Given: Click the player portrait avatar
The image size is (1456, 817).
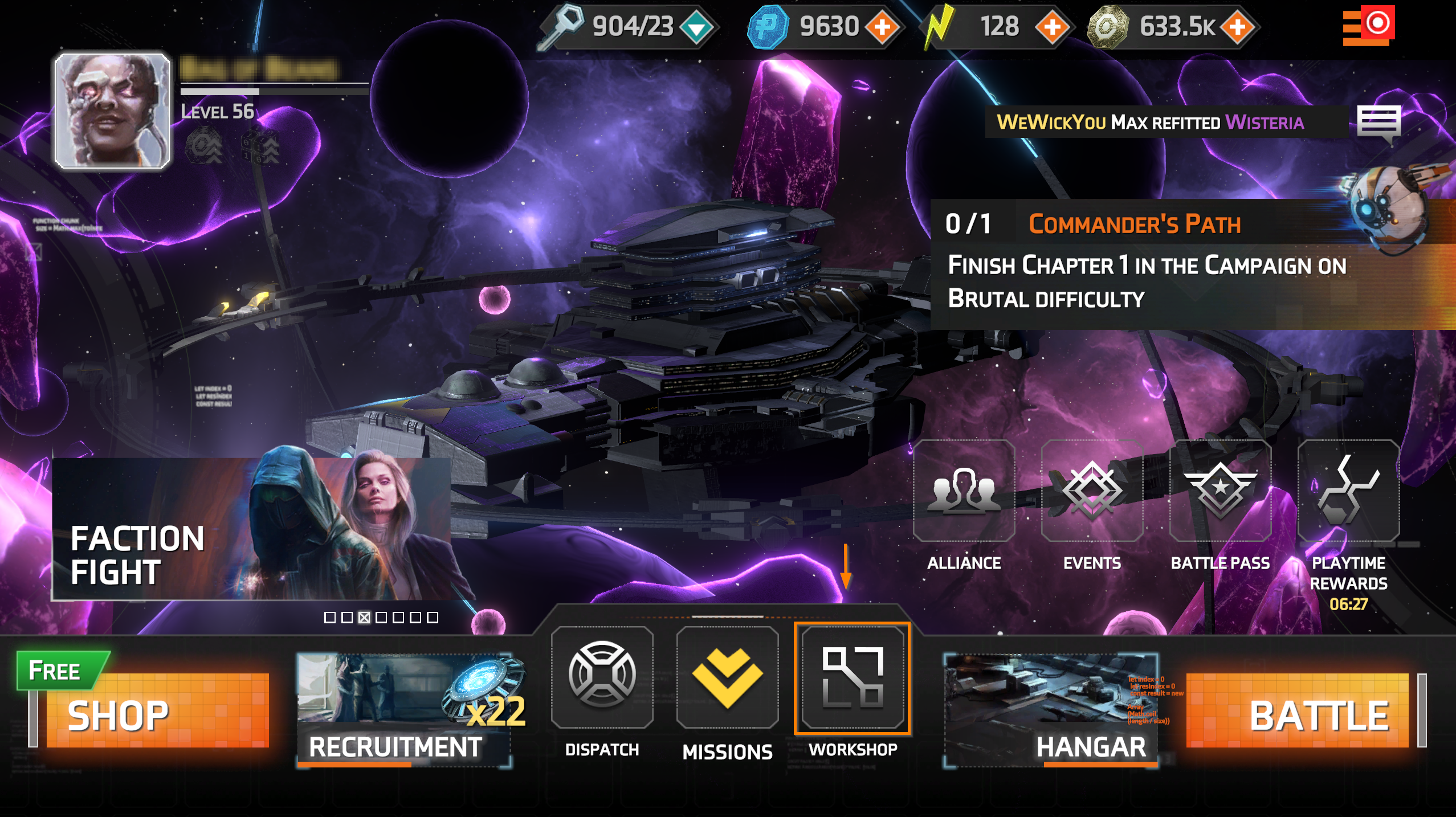Looking at the screenshot, I should [112, 111].
